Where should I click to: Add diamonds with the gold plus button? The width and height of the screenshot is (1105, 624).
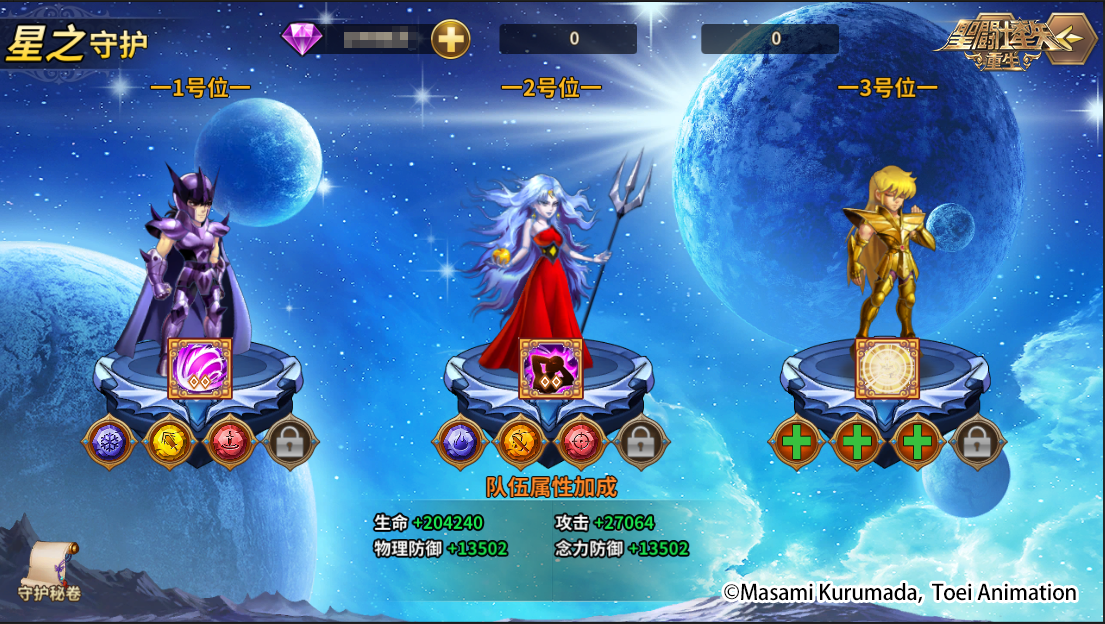pos(451,40)
